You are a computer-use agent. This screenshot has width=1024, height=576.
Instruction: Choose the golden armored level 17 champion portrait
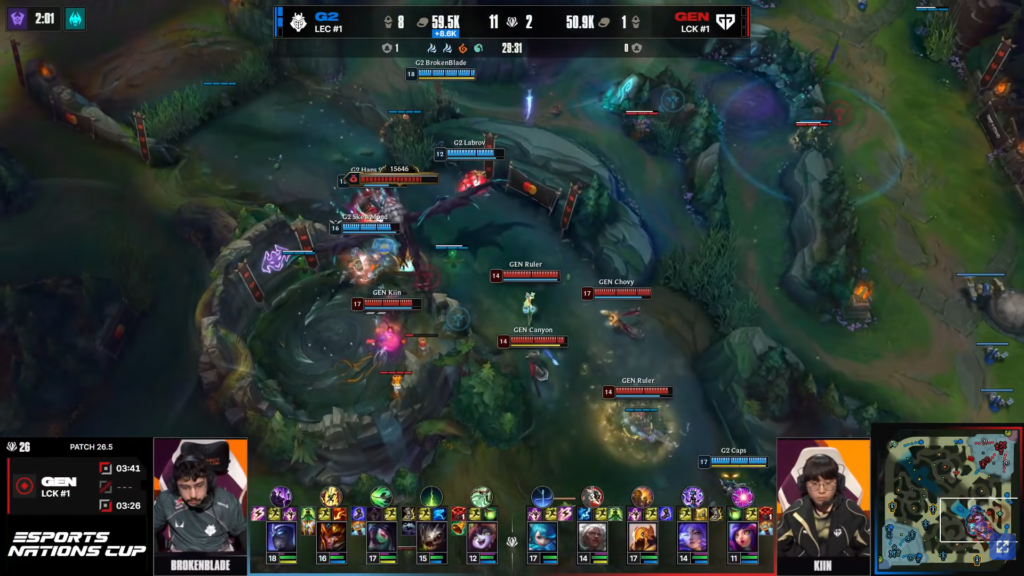pos(642,538)
